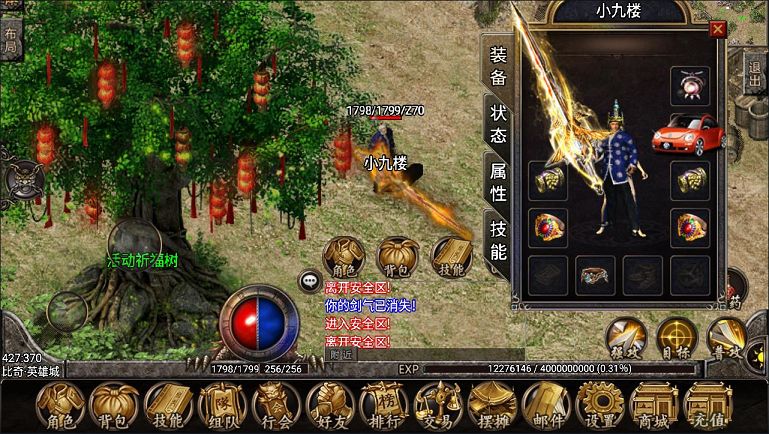The width and height of the screenshot is (769, 434).
Task: Open the 组队 team menu
Action: [221, 406]
